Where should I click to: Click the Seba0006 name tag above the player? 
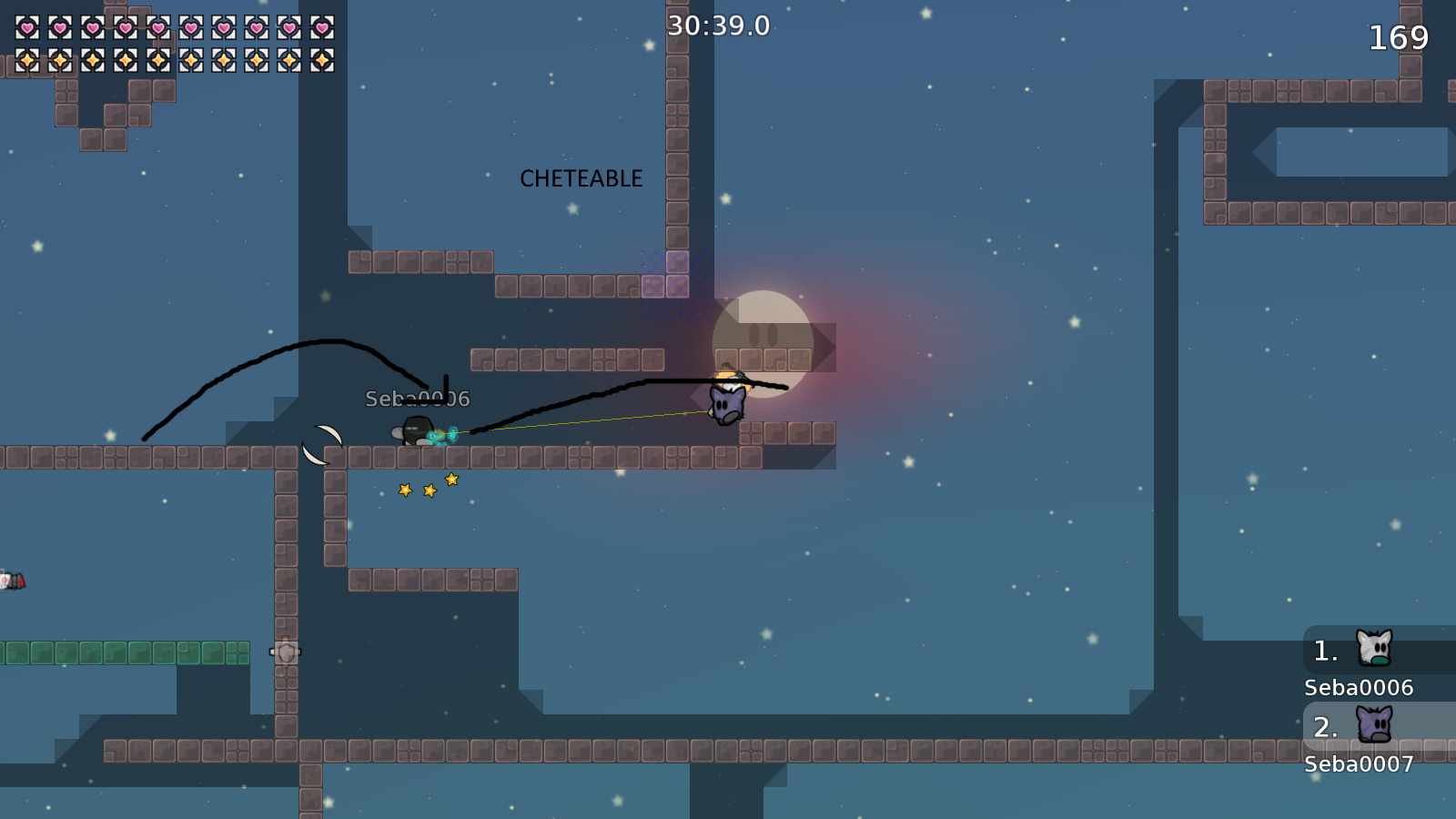coord(415,397)
